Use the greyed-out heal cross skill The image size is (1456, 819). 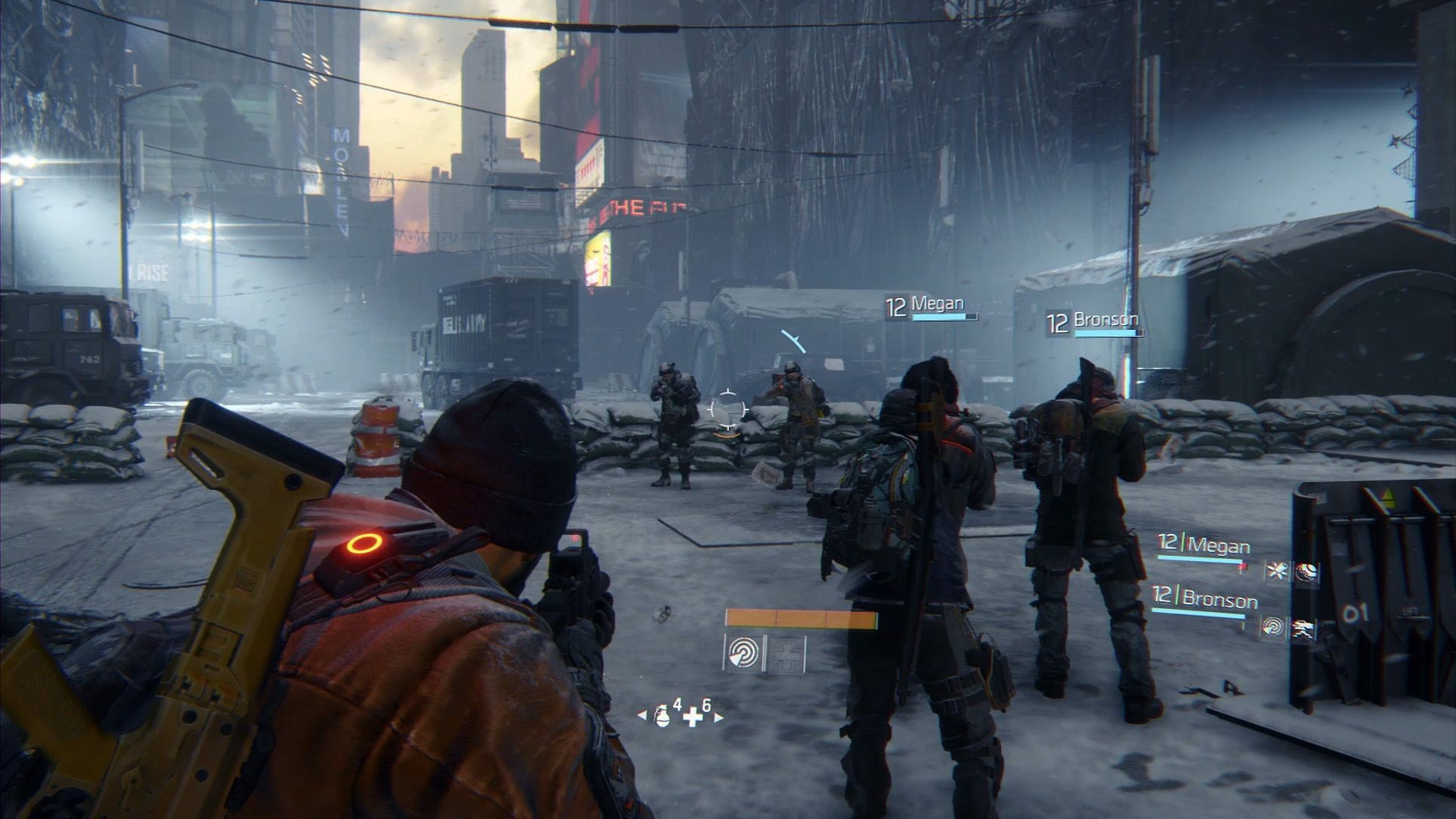(x=785, y=654)
